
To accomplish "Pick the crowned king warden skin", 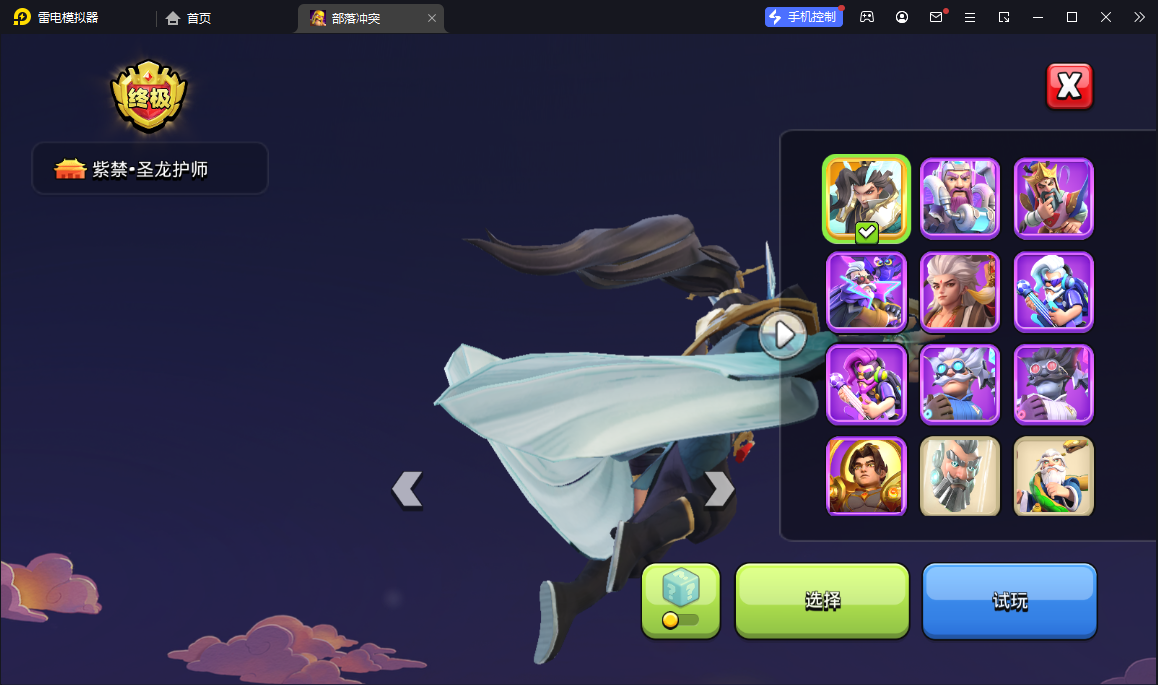I will pos(1053,198).
